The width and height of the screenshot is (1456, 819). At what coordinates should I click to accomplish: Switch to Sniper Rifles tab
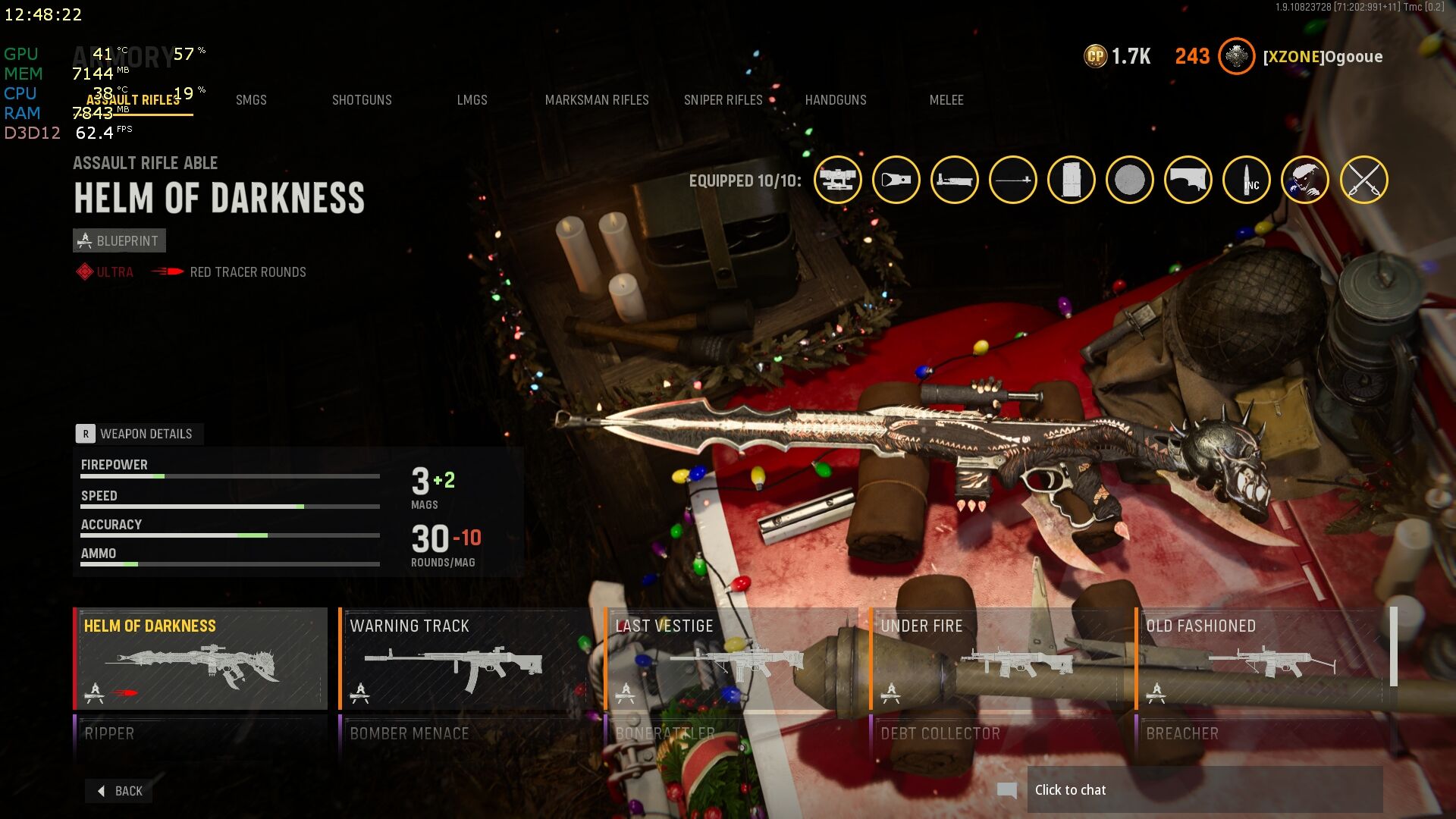pyautogui.click(x=723, y=100)
